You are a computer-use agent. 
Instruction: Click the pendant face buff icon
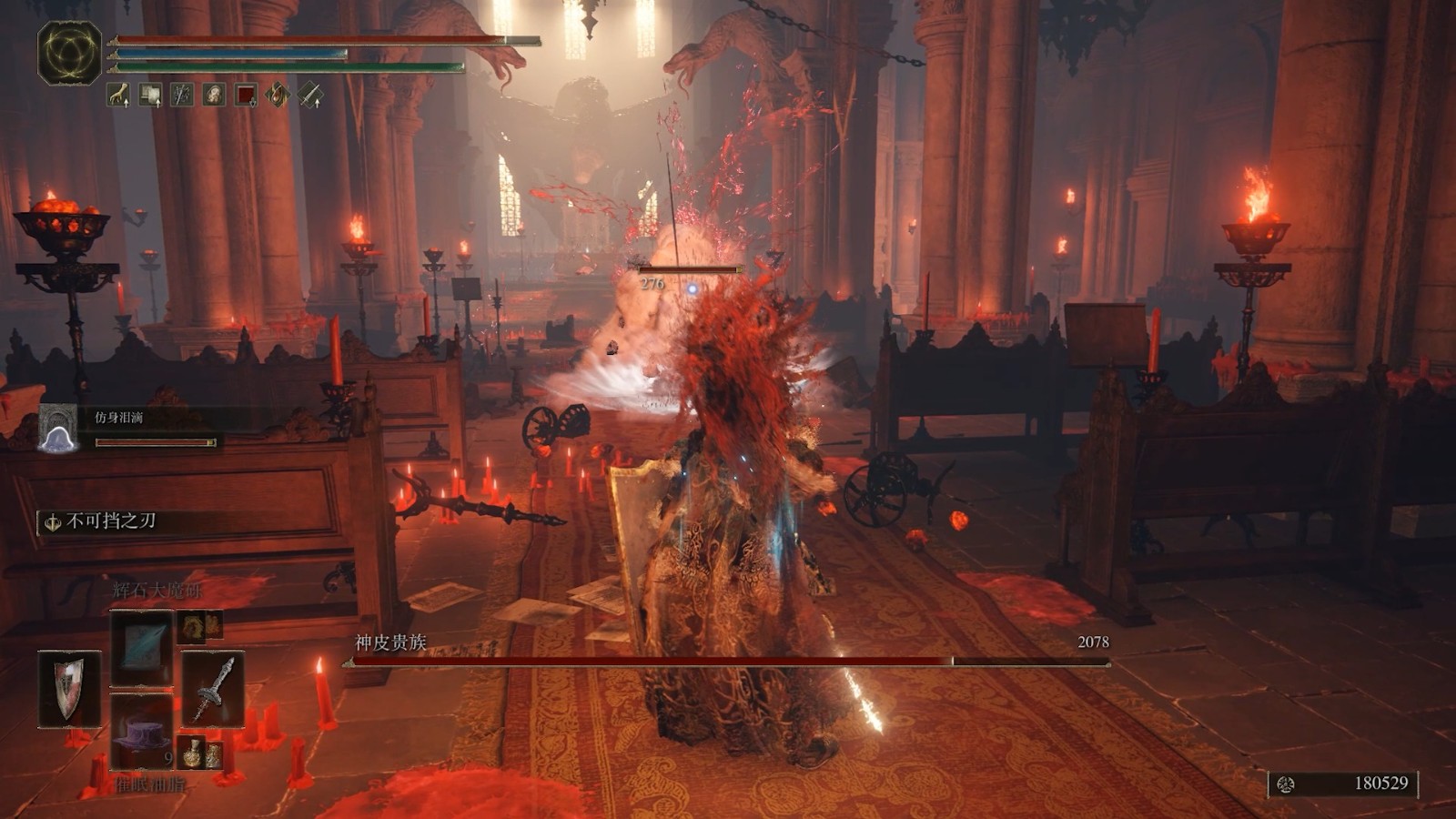(214, 94)
